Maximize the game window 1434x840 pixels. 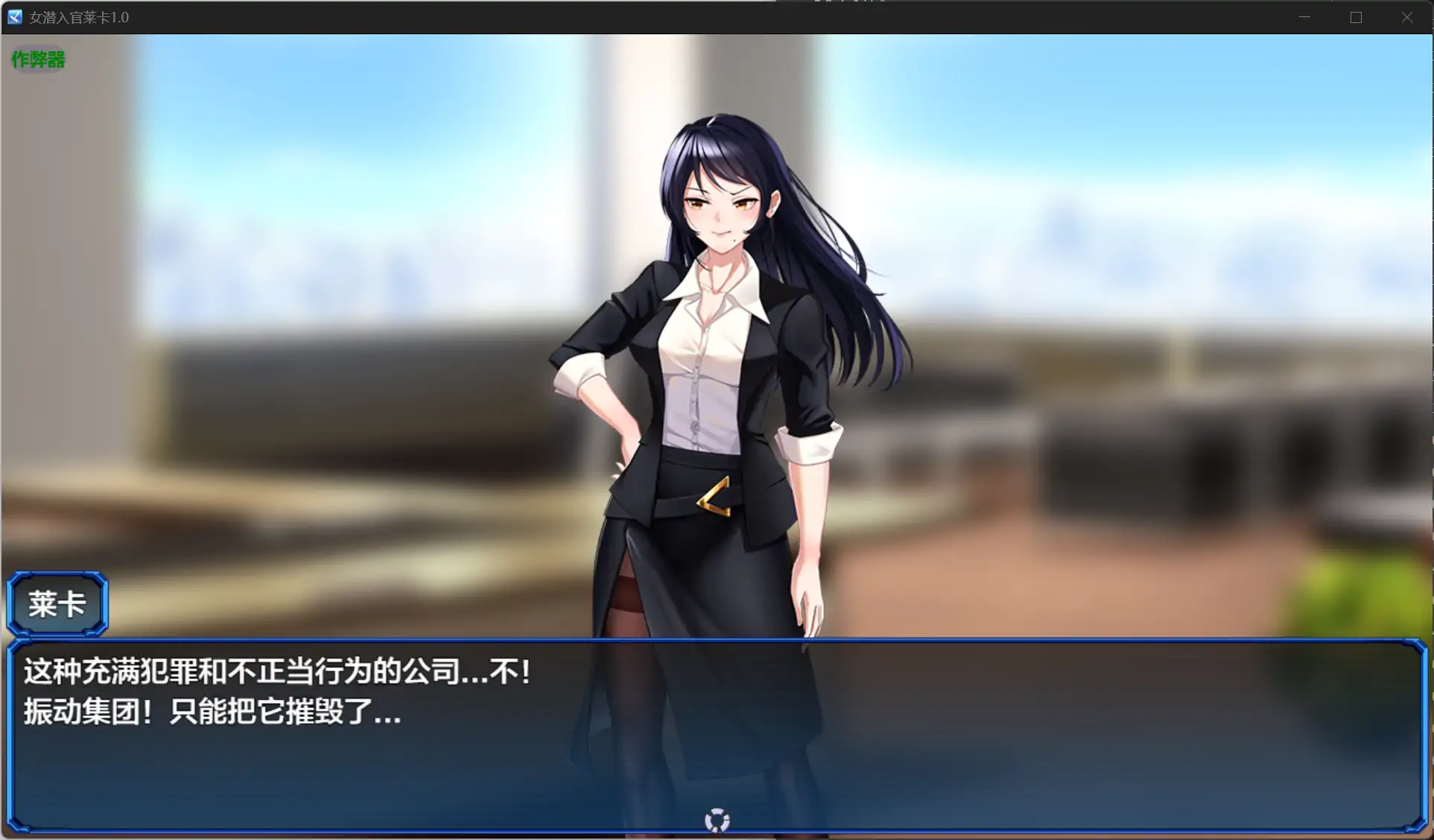tap(1356, 16)
